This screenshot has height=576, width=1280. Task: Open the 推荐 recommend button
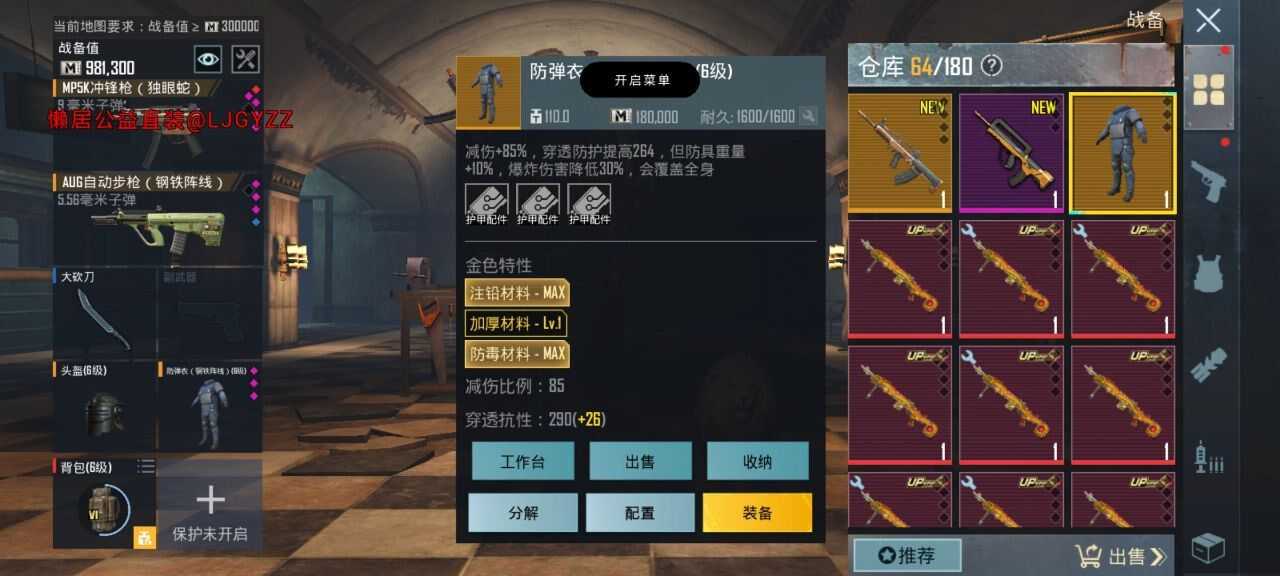[x=906, y=555]
